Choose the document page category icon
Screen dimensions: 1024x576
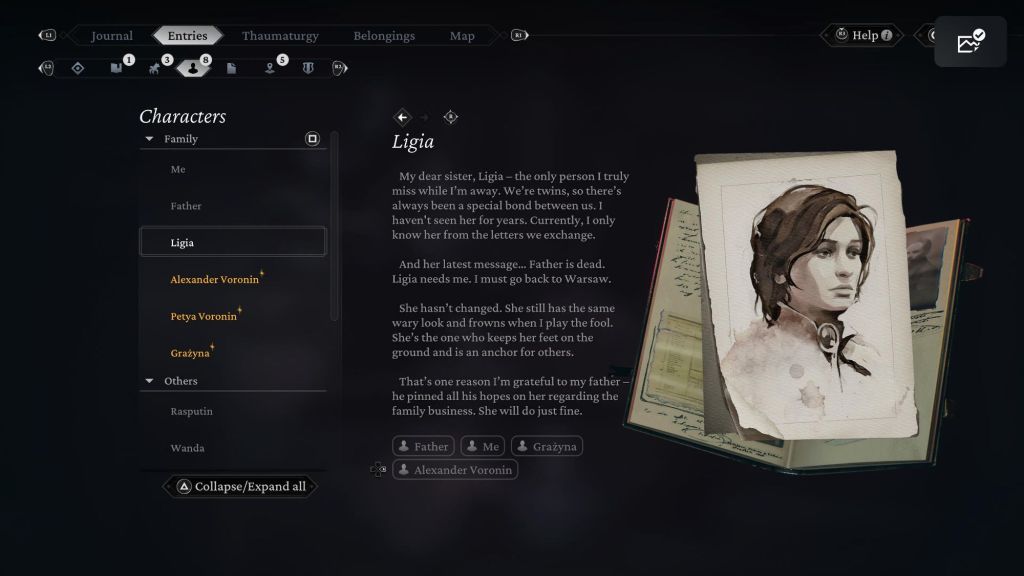231,68
